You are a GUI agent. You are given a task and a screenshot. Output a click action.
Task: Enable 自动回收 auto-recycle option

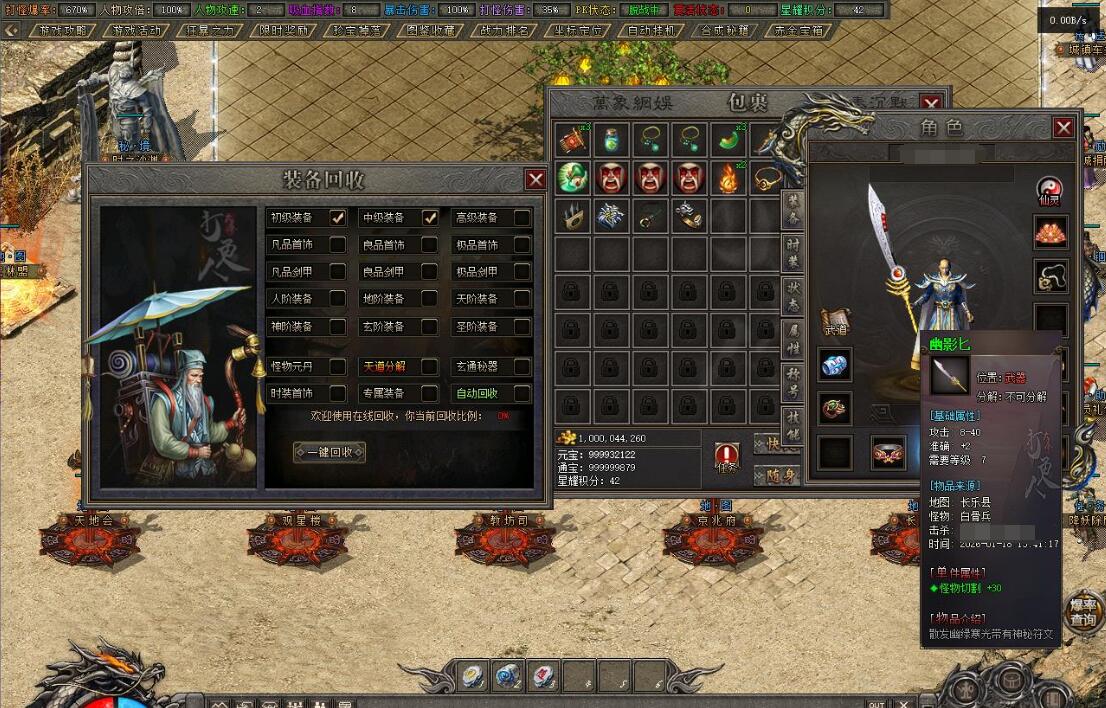coord(522,393)
